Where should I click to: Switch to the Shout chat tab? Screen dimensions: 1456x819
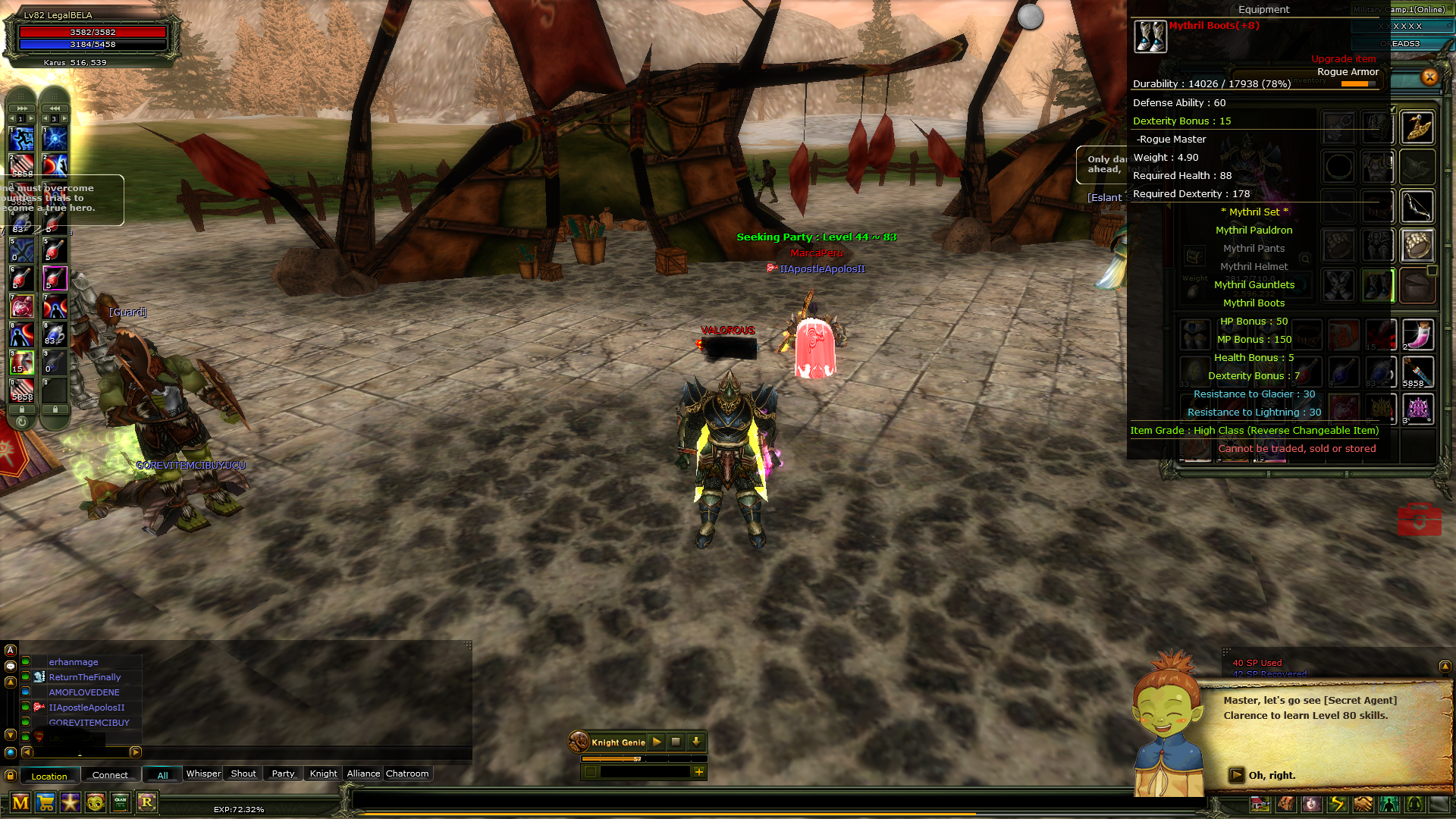pyautogui.click(x=243, y=773)
